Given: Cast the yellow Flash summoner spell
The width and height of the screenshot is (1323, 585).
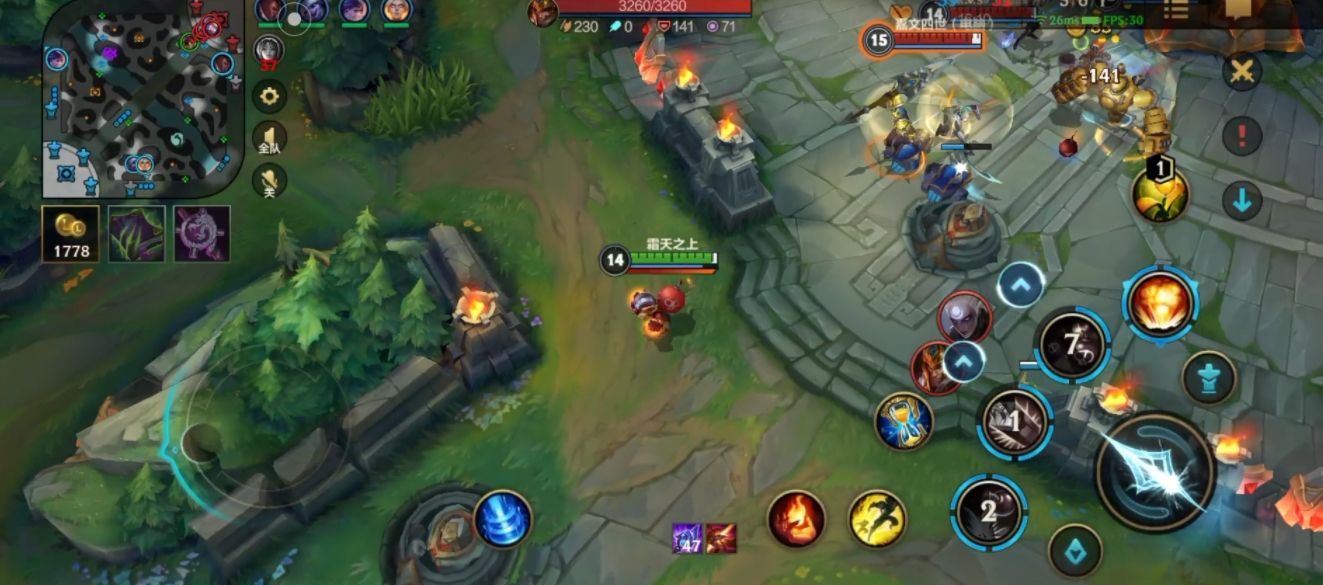Looking at the screenshot, I should tap(877, 519).
